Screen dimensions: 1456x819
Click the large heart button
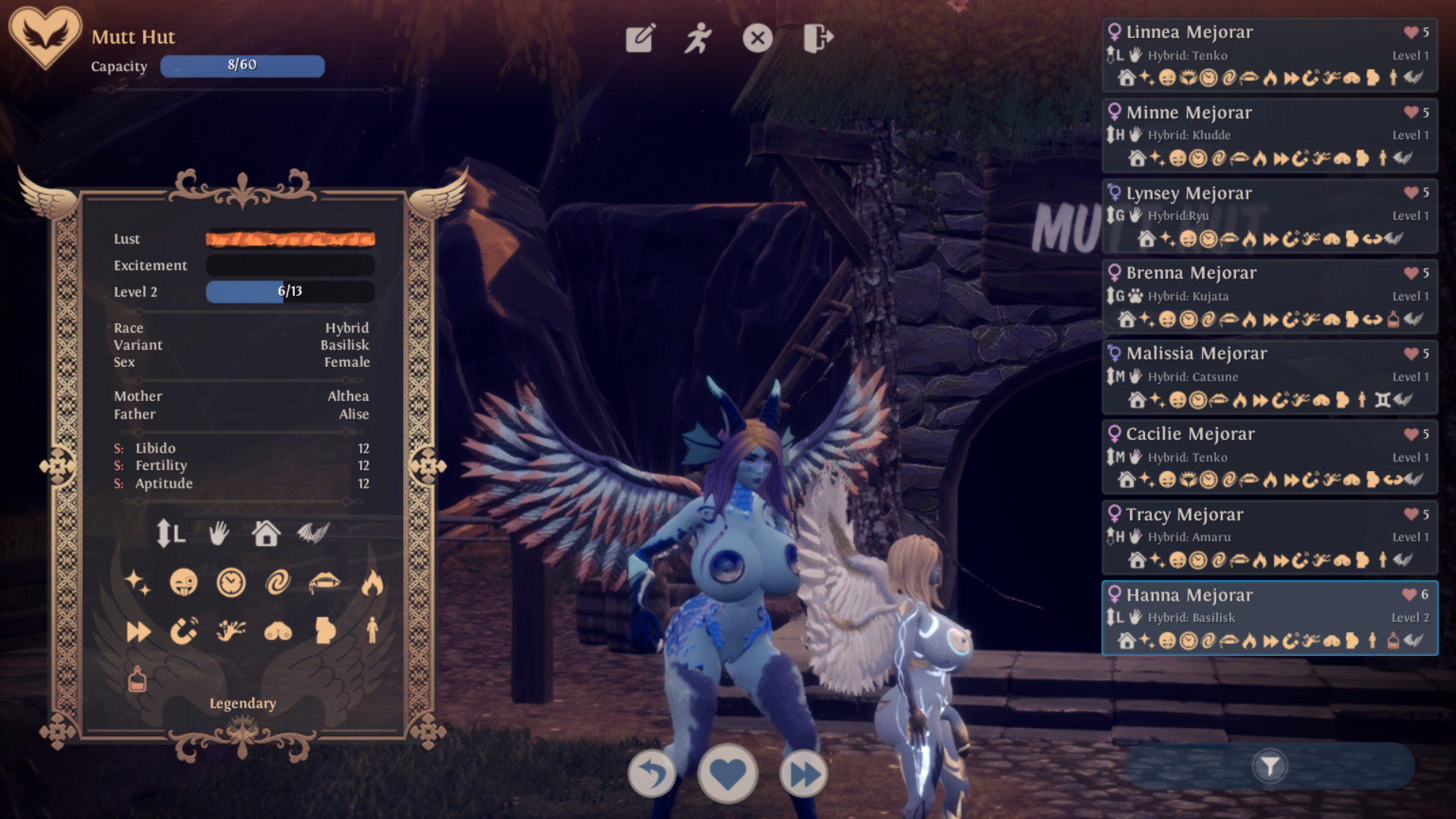pyautogui.click(x=728, y=774)
